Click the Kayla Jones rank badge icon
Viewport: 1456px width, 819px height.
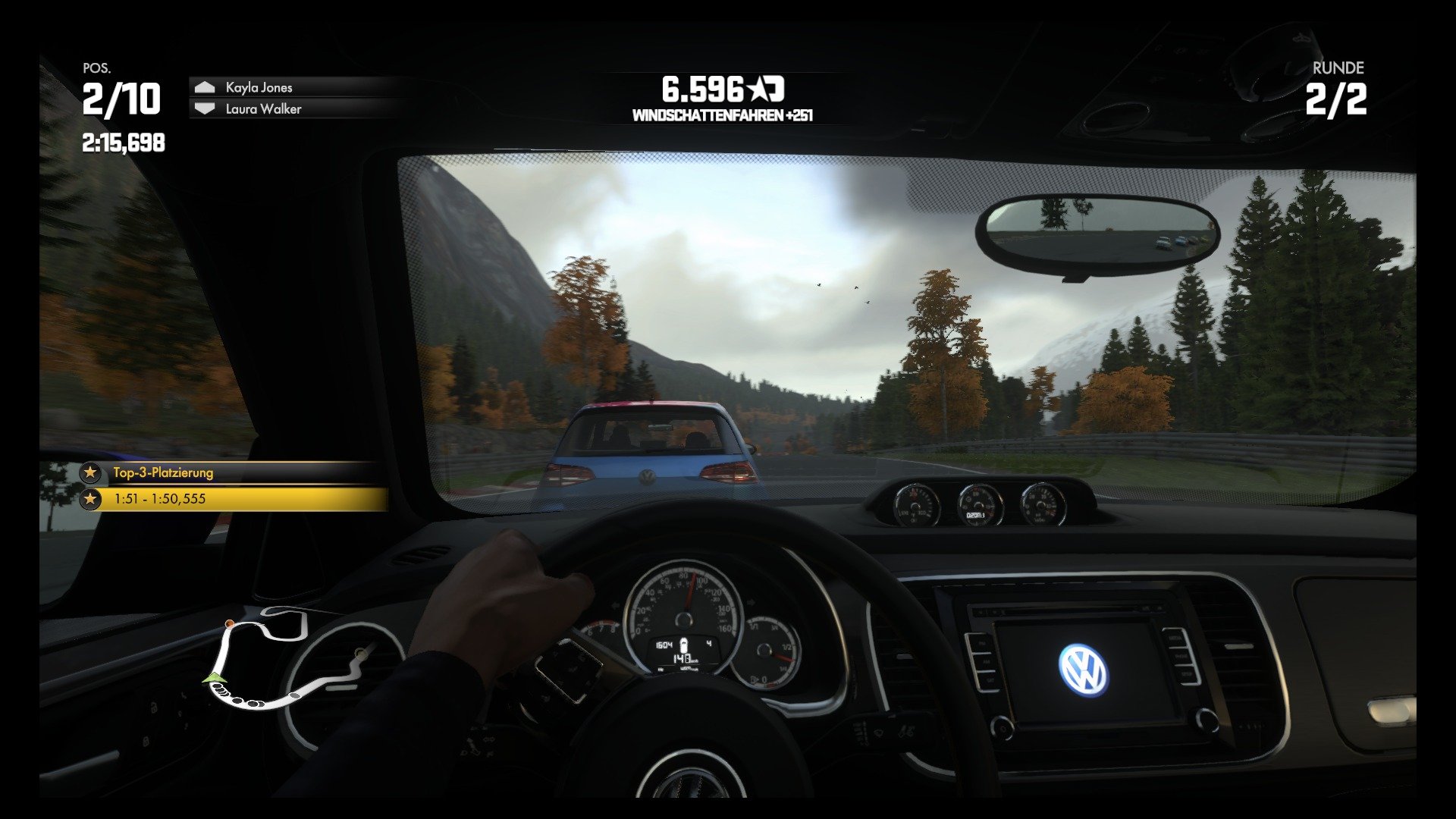point(203,87)
